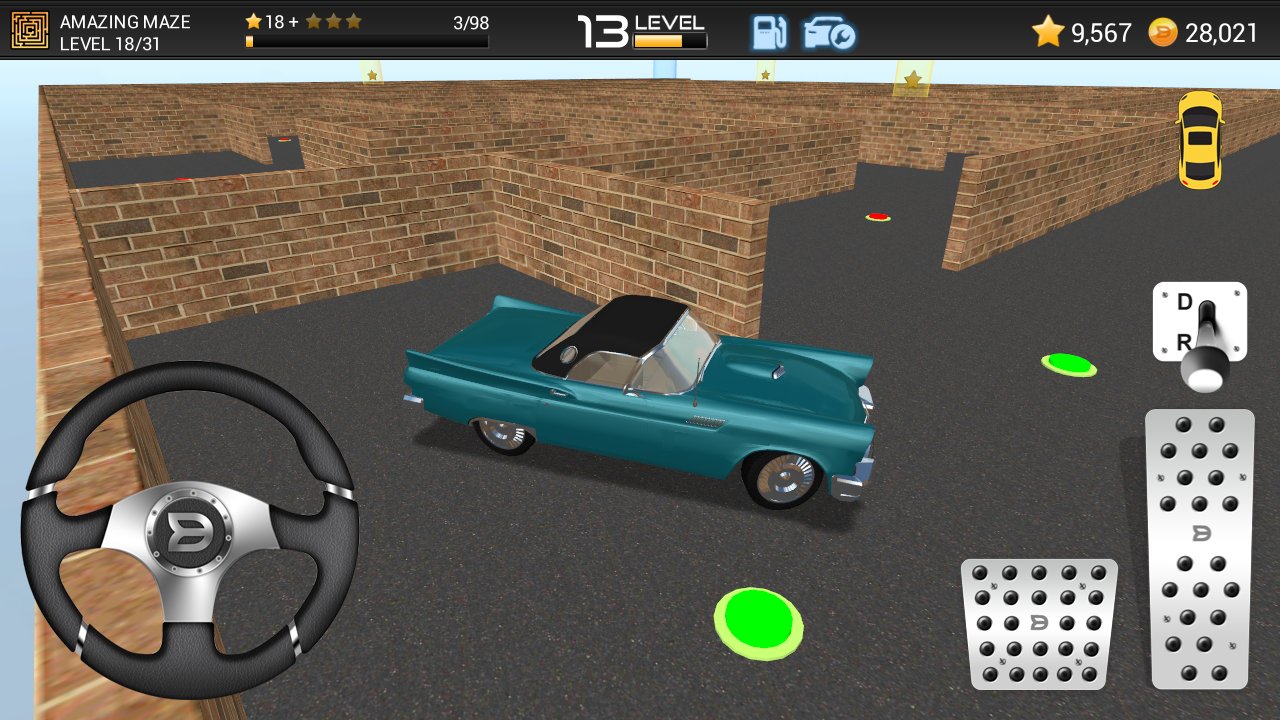This screenshot has height=720, width=1280.
Task: Tap the gold star currency icon
Action: 1046,32
